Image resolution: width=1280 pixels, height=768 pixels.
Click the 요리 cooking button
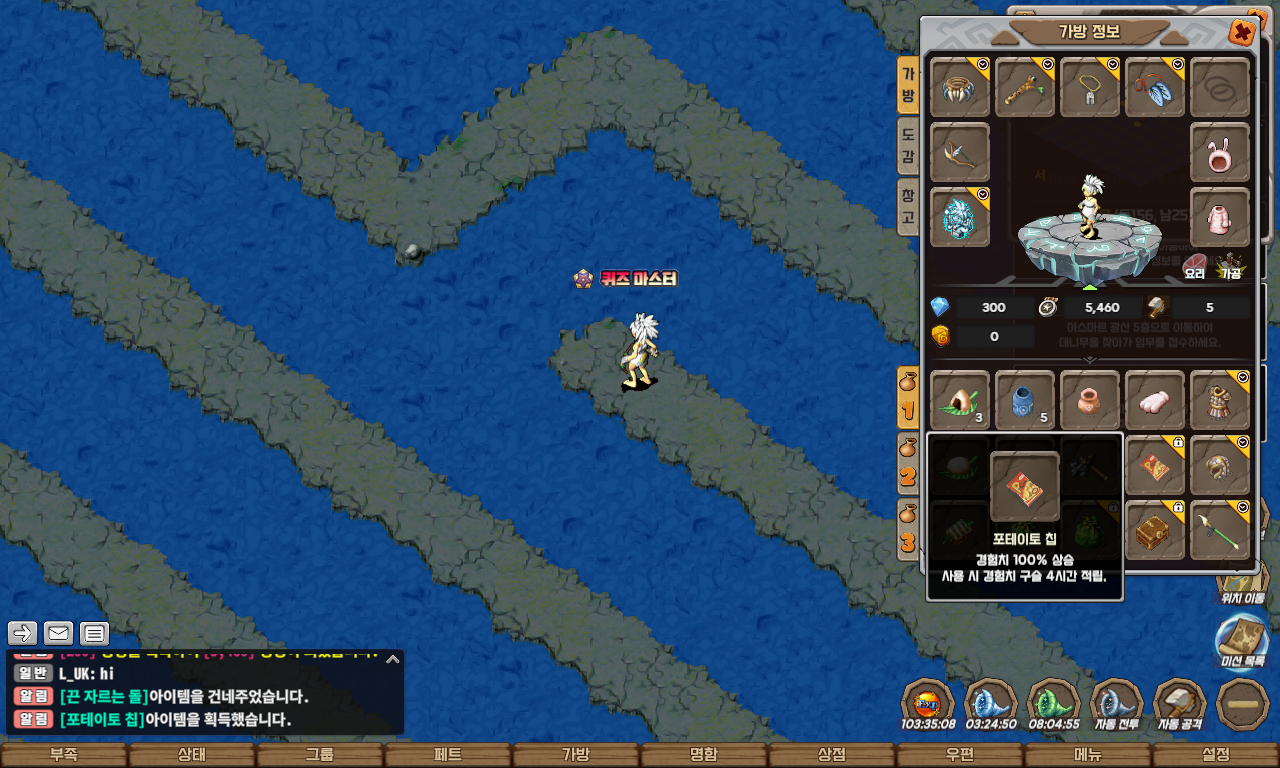tap(1195, 266)
